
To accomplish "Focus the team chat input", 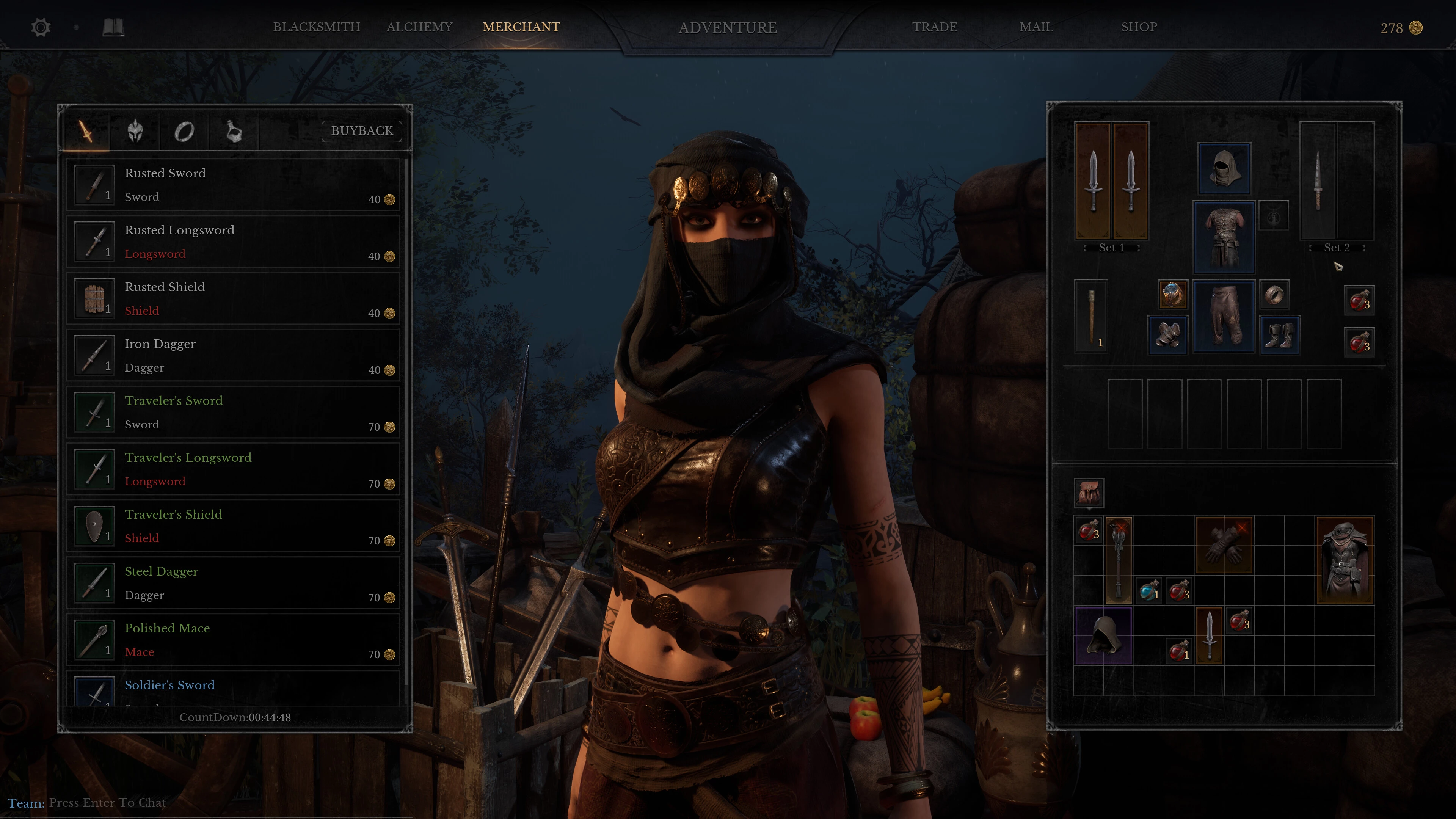I will tap(107, 803).
